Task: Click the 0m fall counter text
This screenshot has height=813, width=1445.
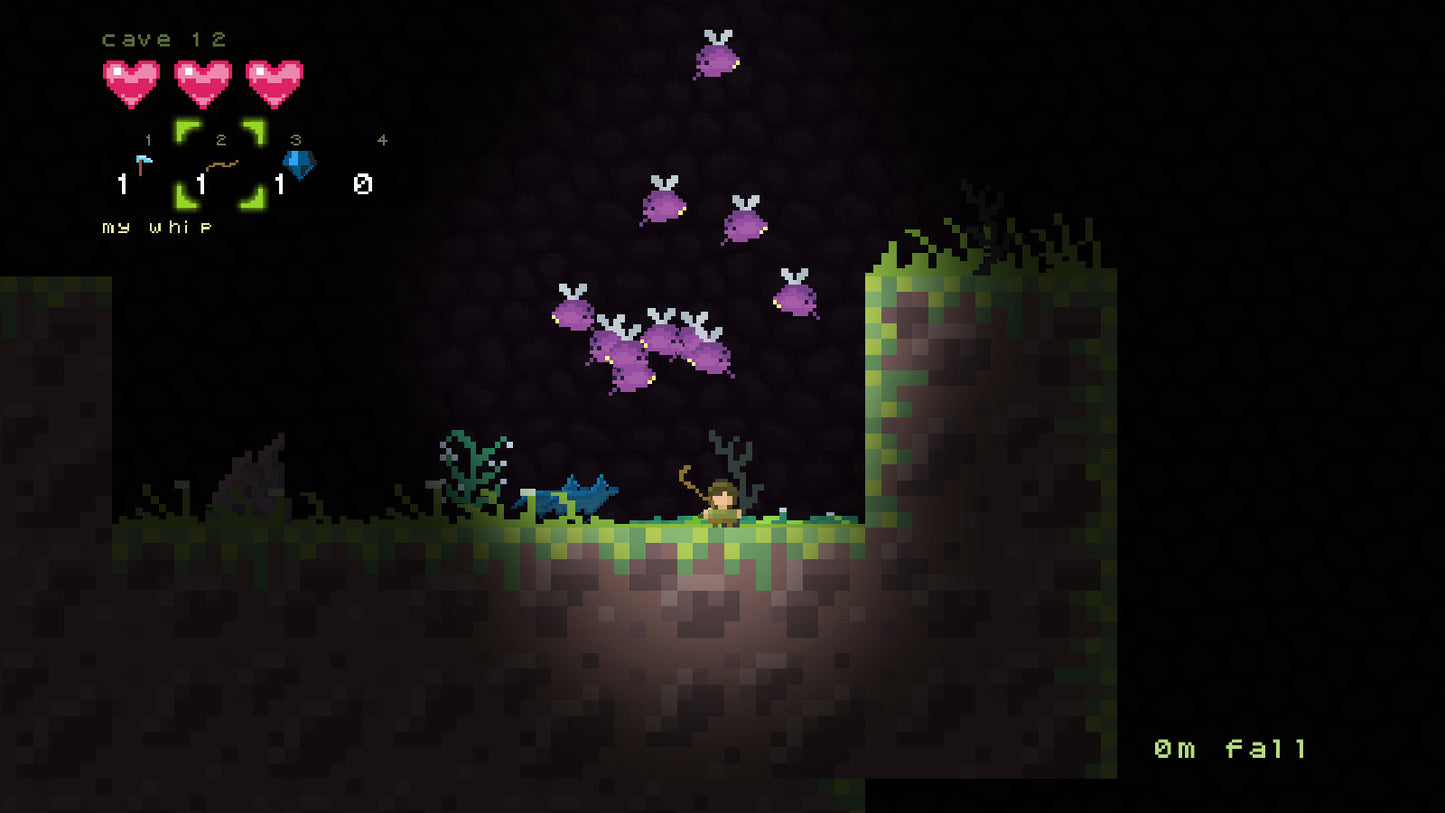Action: [x=1232, y=746]
